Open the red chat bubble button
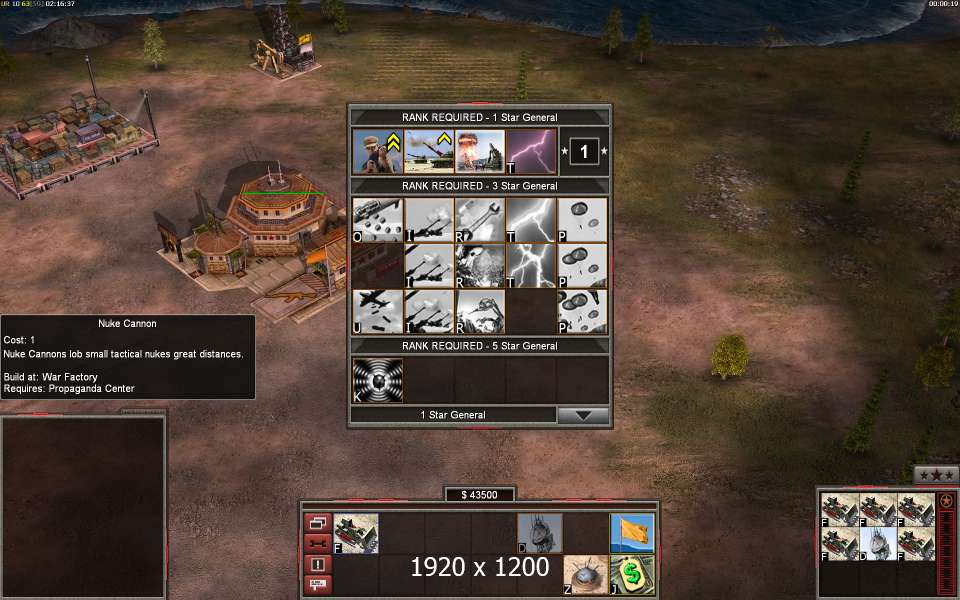 pos(317,583)
